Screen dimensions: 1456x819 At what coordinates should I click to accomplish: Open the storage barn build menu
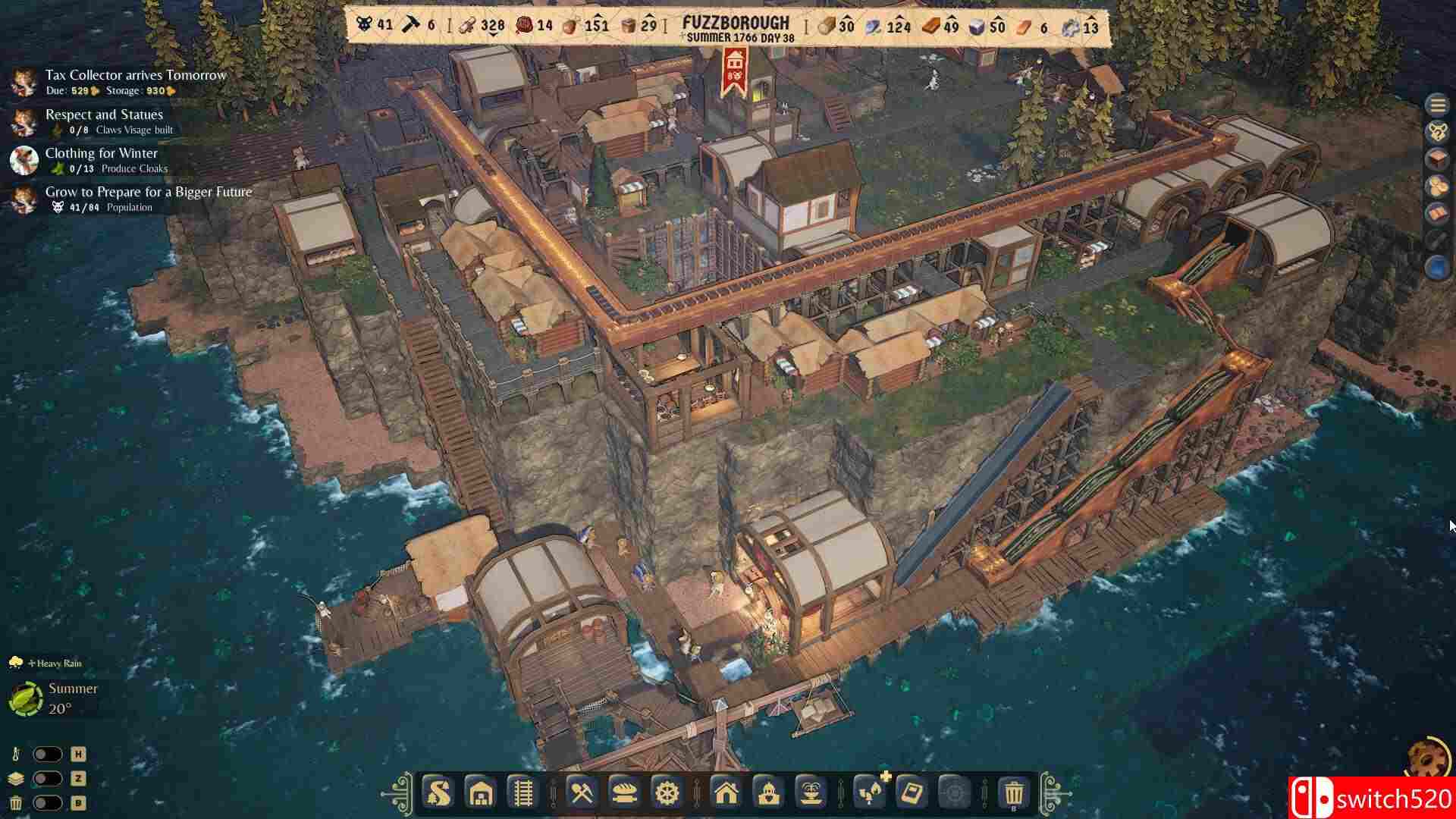point(481,793)
